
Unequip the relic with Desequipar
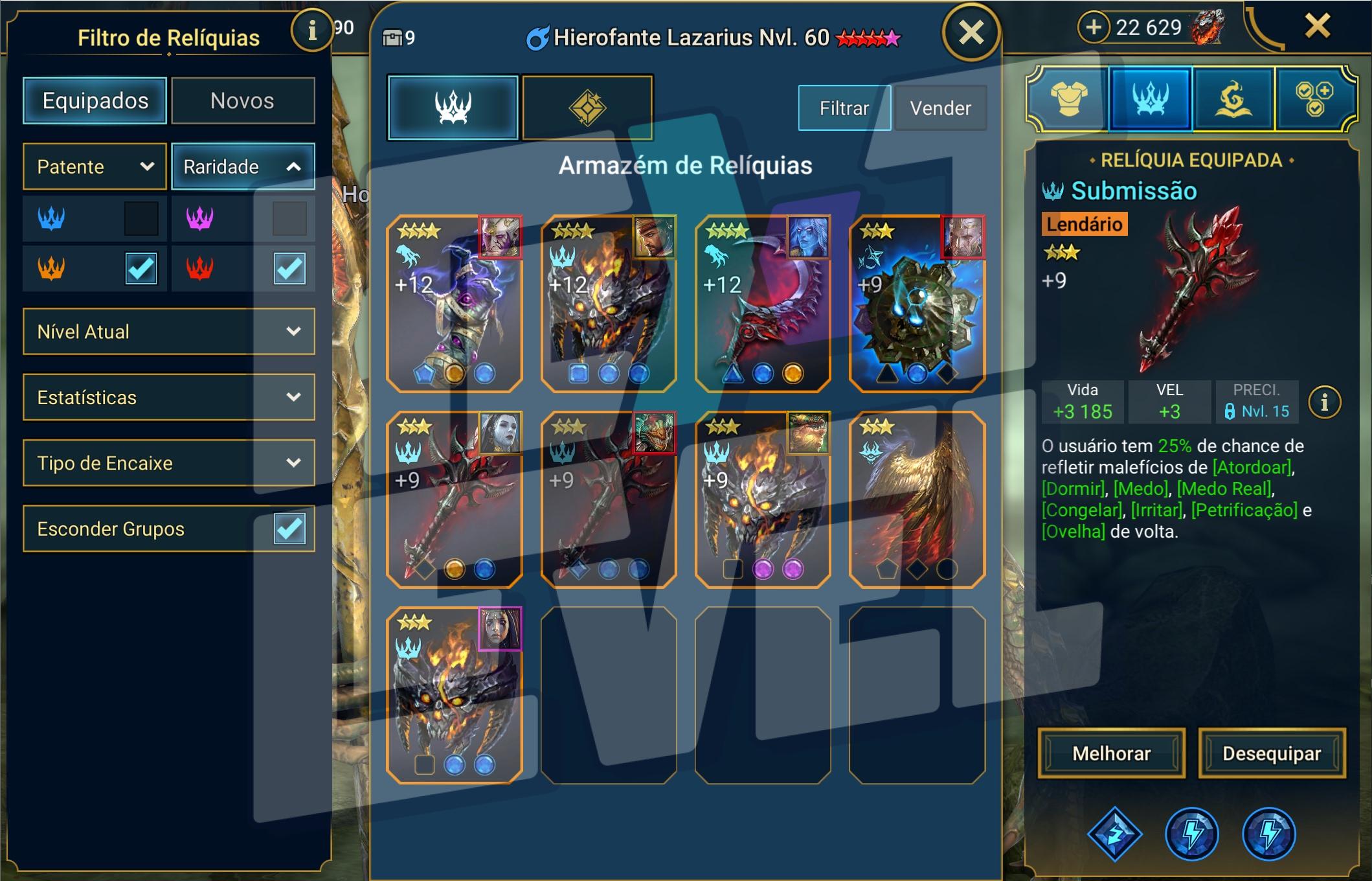1271,753
